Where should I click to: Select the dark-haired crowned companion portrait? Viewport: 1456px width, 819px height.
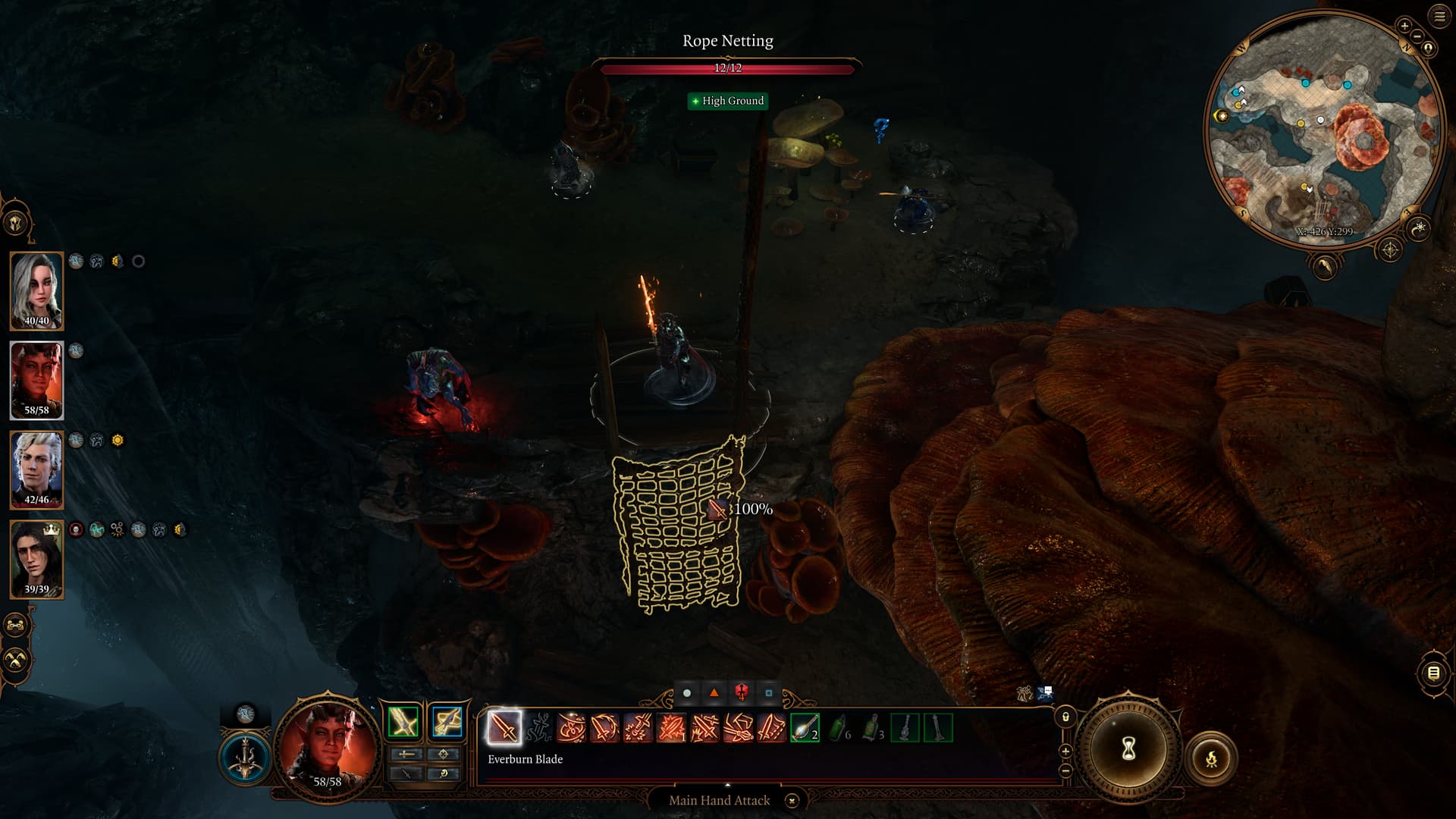point(36,559)
